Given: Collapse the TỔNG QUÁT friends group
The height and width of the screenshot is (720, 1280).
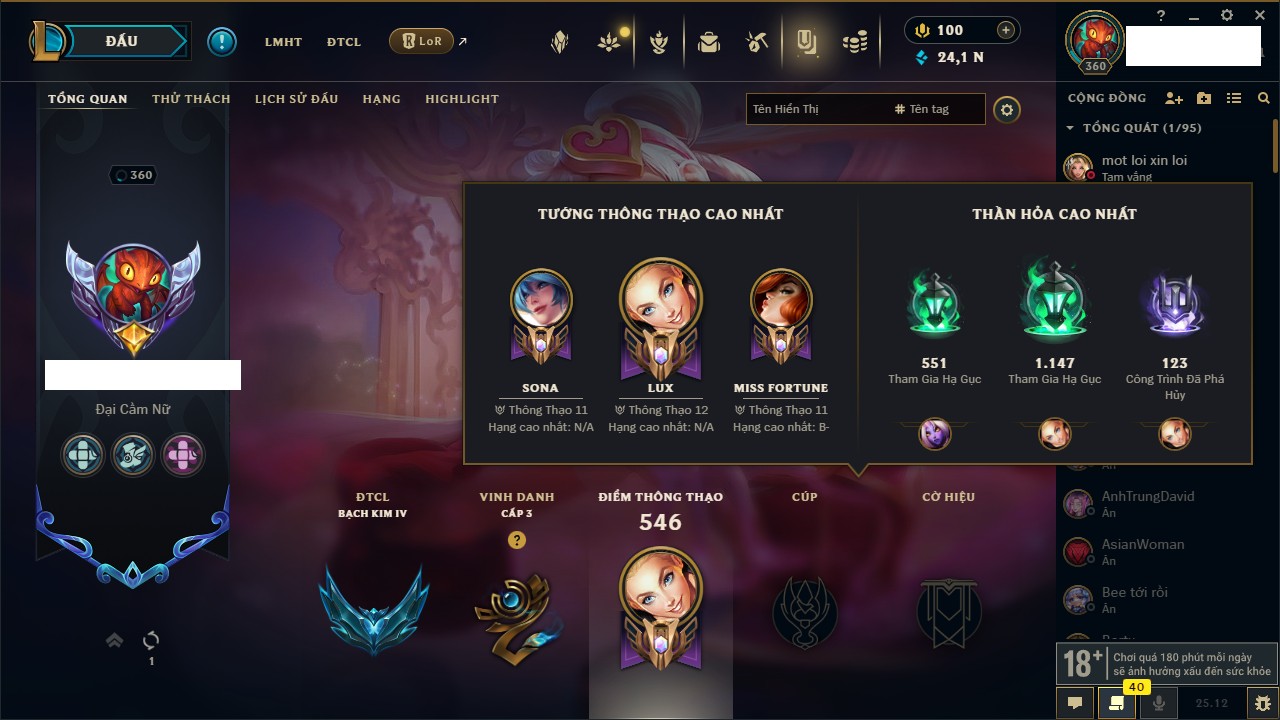Looking at the screenshot, I should pyautogui.click(x=1070, y=128).
